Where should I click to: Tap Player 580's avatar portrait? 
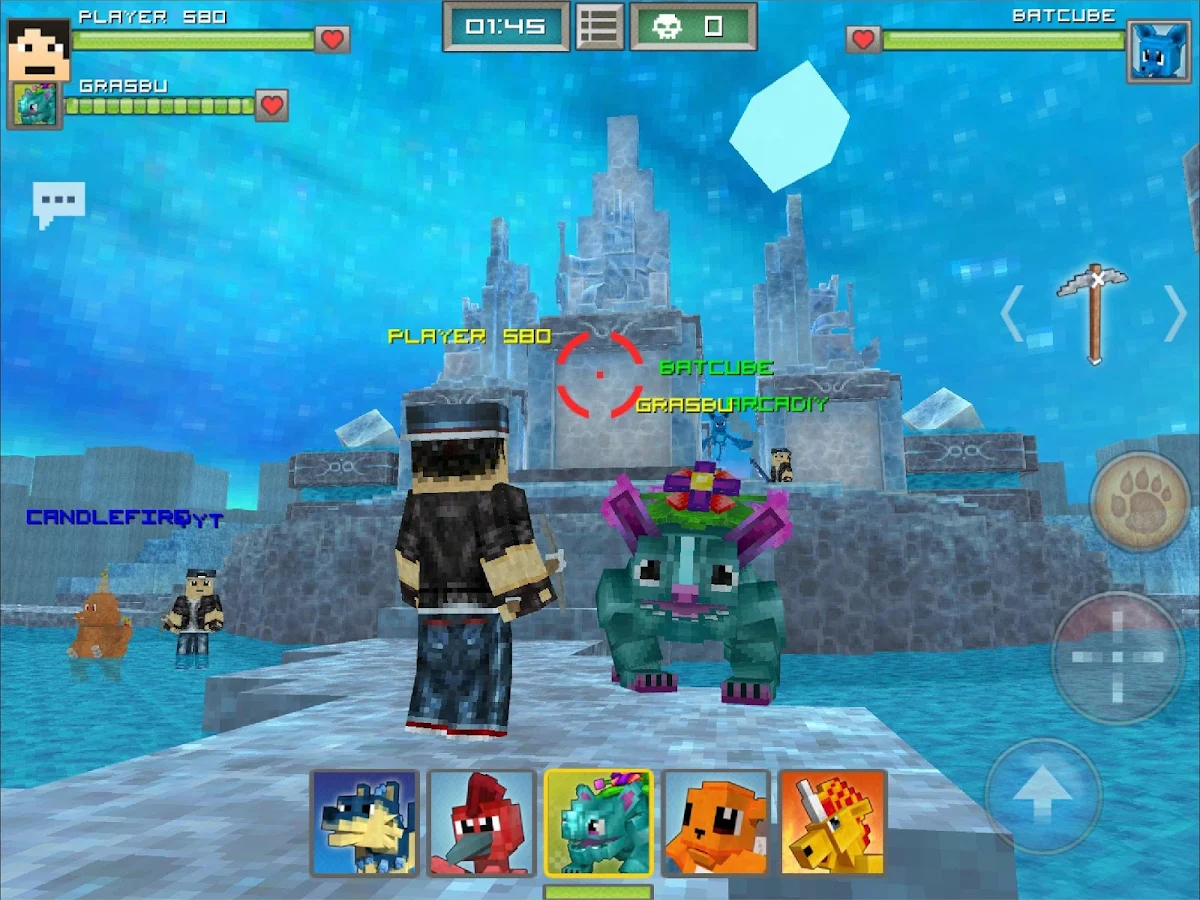pos(38,47)
